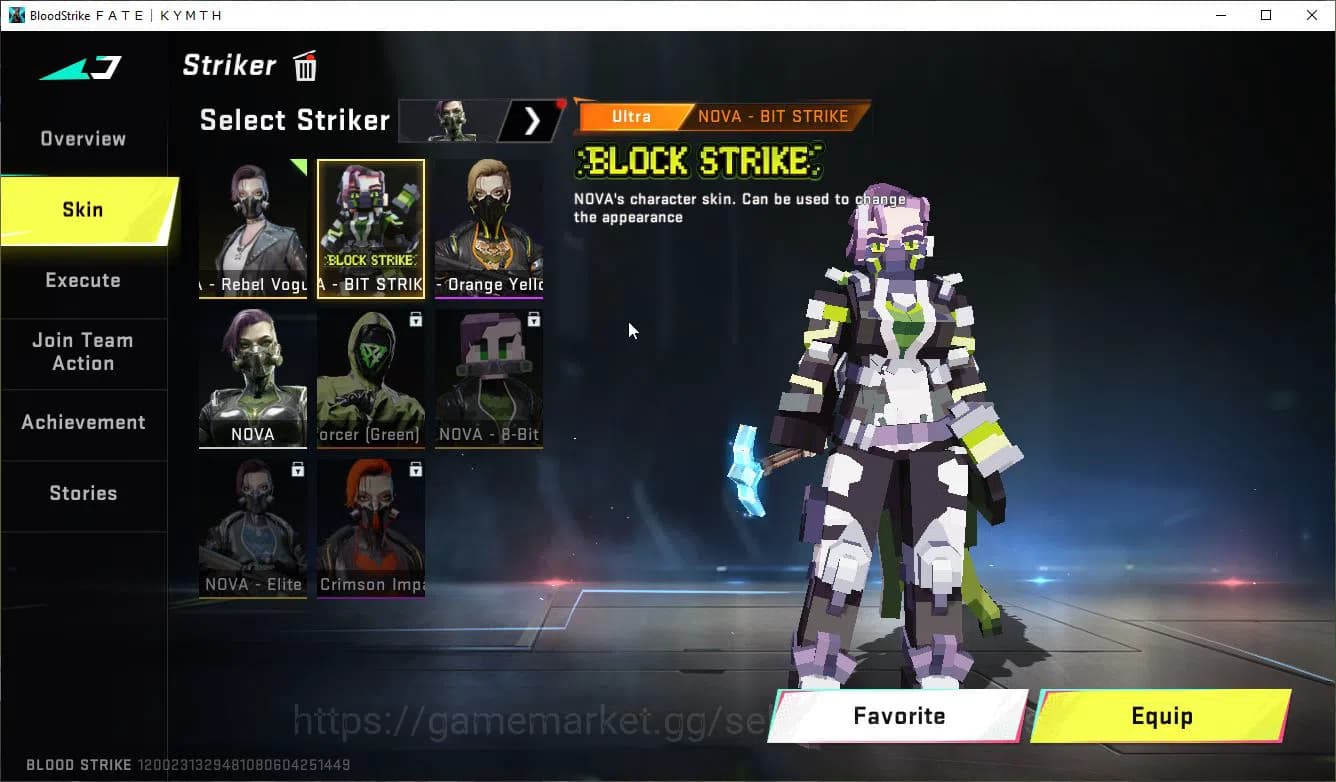
Task: Open the Execute tab
Action: 82,280
